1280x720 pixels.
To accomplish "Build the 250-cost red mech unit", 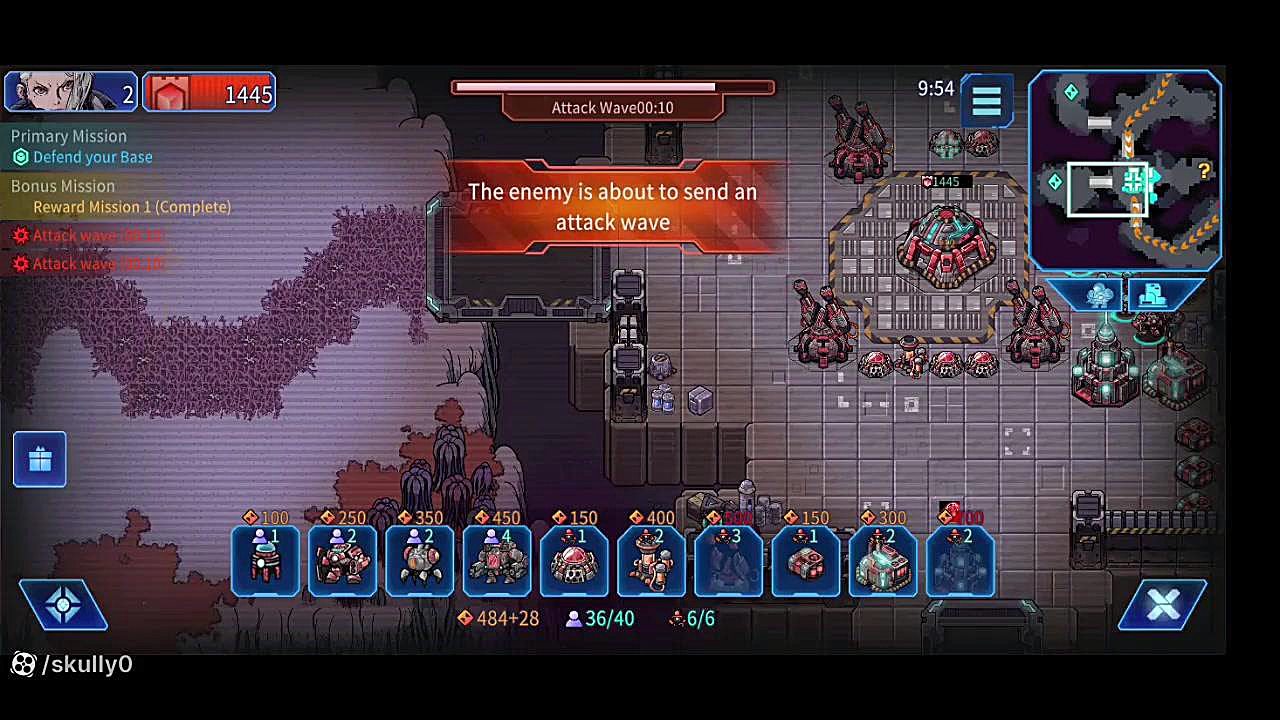I will click(342, 560).
